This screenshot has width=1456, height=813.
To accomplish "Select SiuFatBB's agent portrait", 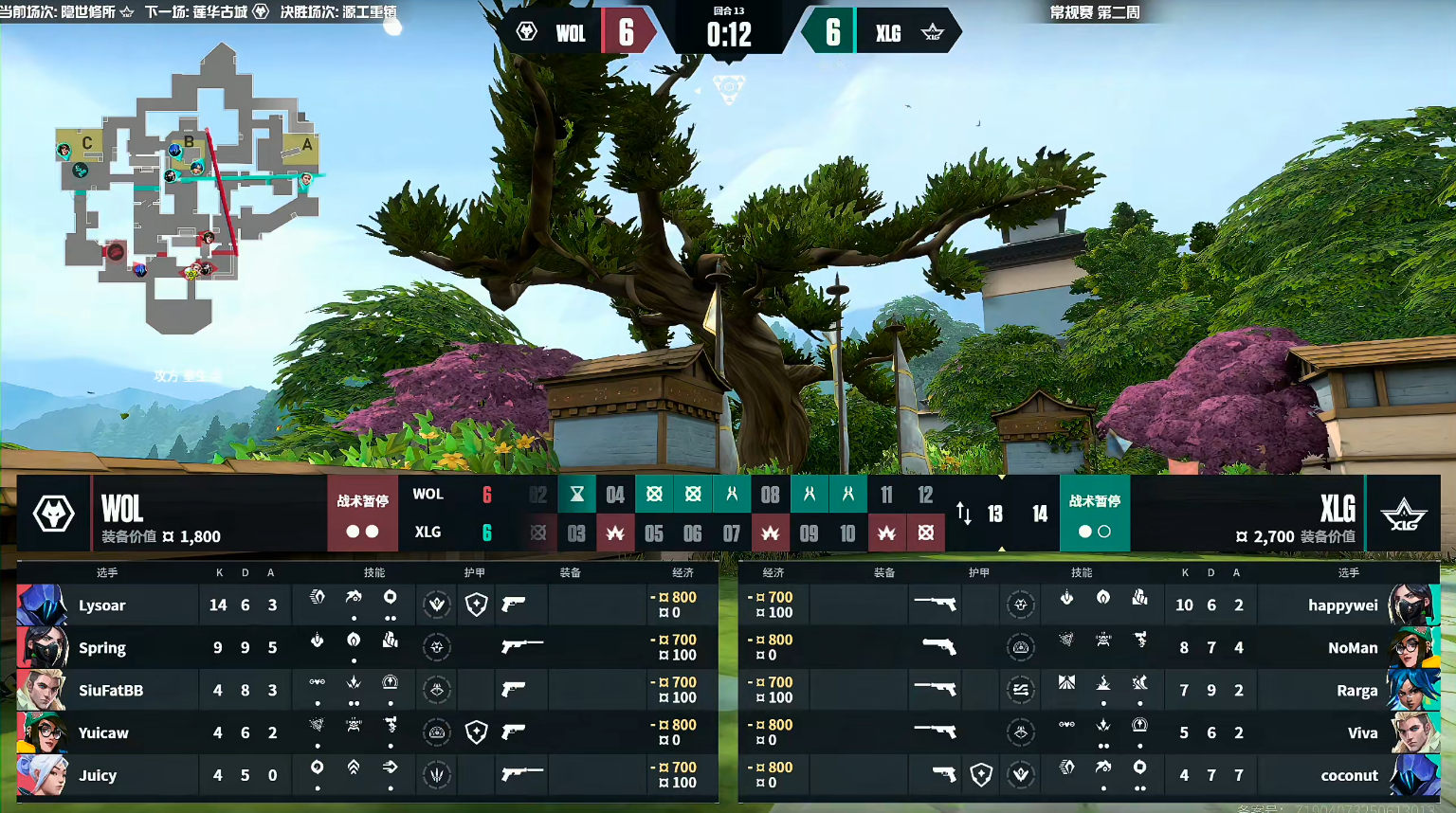I will tap(42, 690).
